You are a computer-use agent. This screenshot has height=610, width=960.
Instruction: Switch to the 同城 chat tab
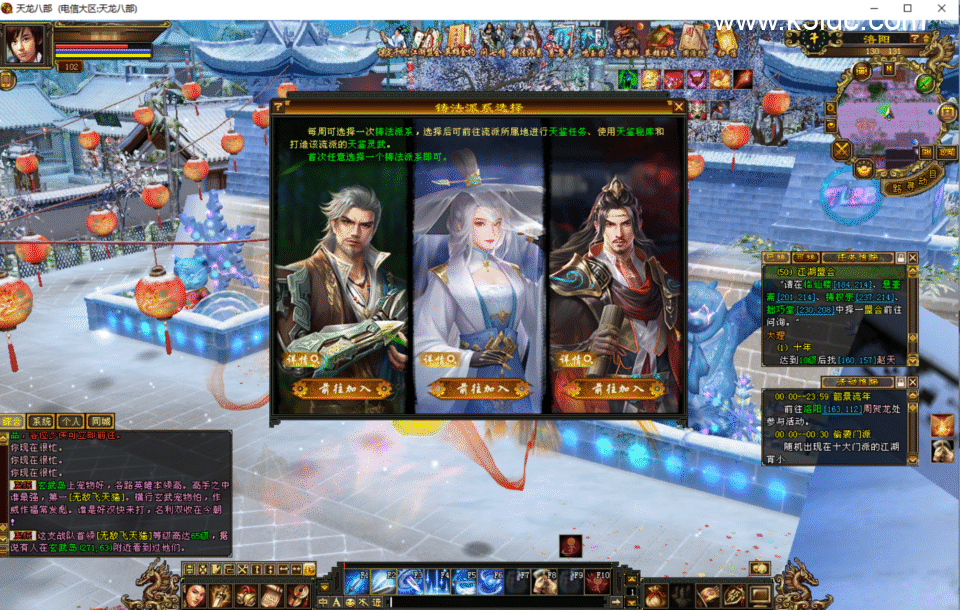(x=100, y=421)
